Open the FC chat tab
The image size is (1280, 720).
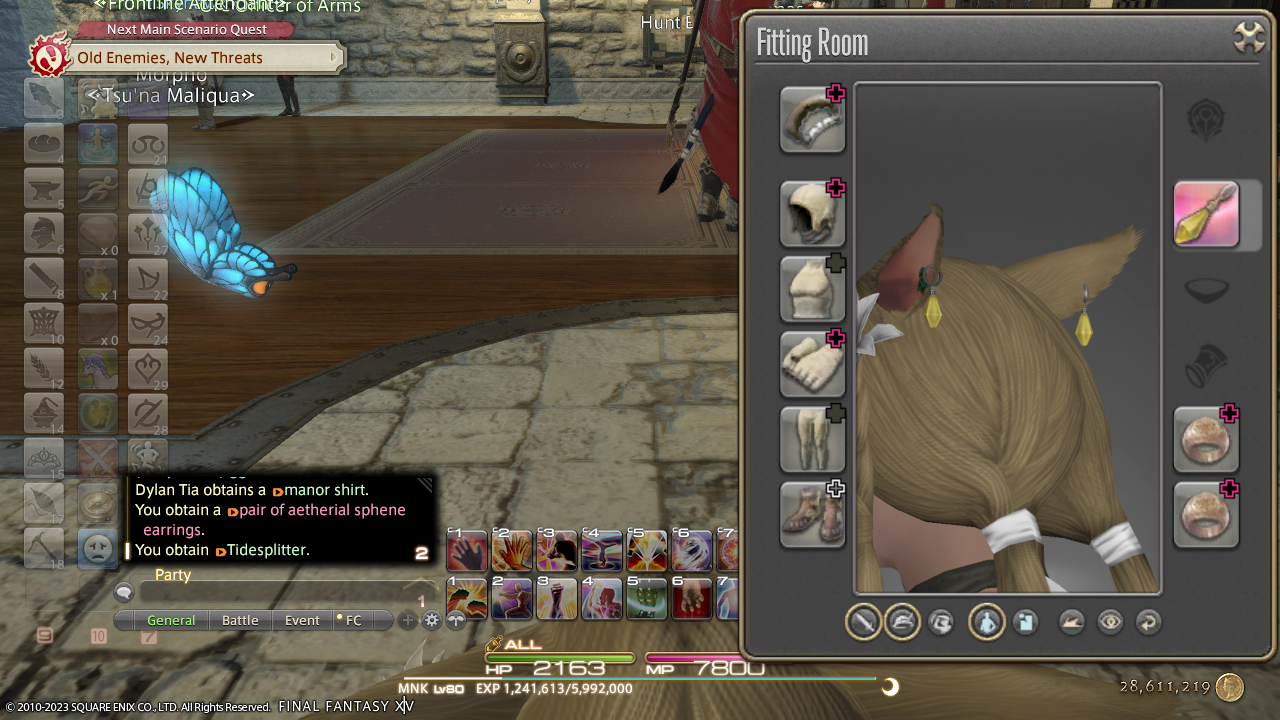click(x=352, y=620)
